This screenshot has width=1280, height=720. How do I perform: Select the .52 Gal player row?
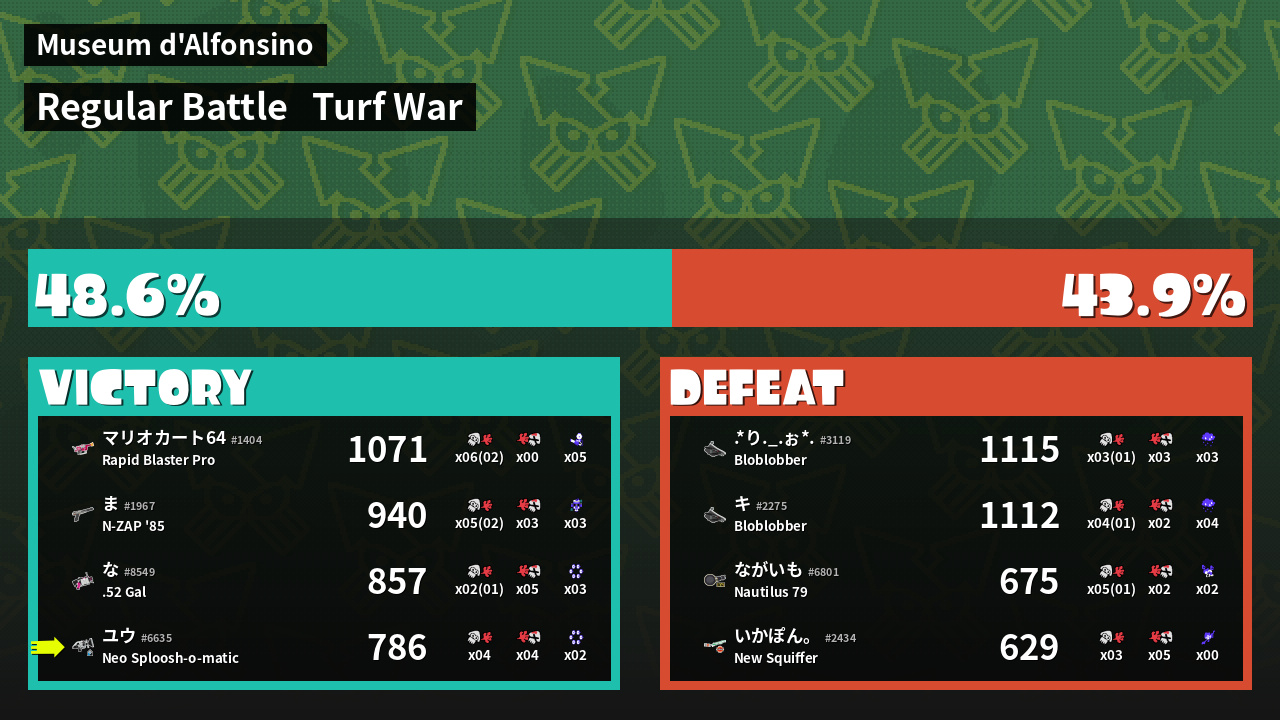tap(324, 581)
